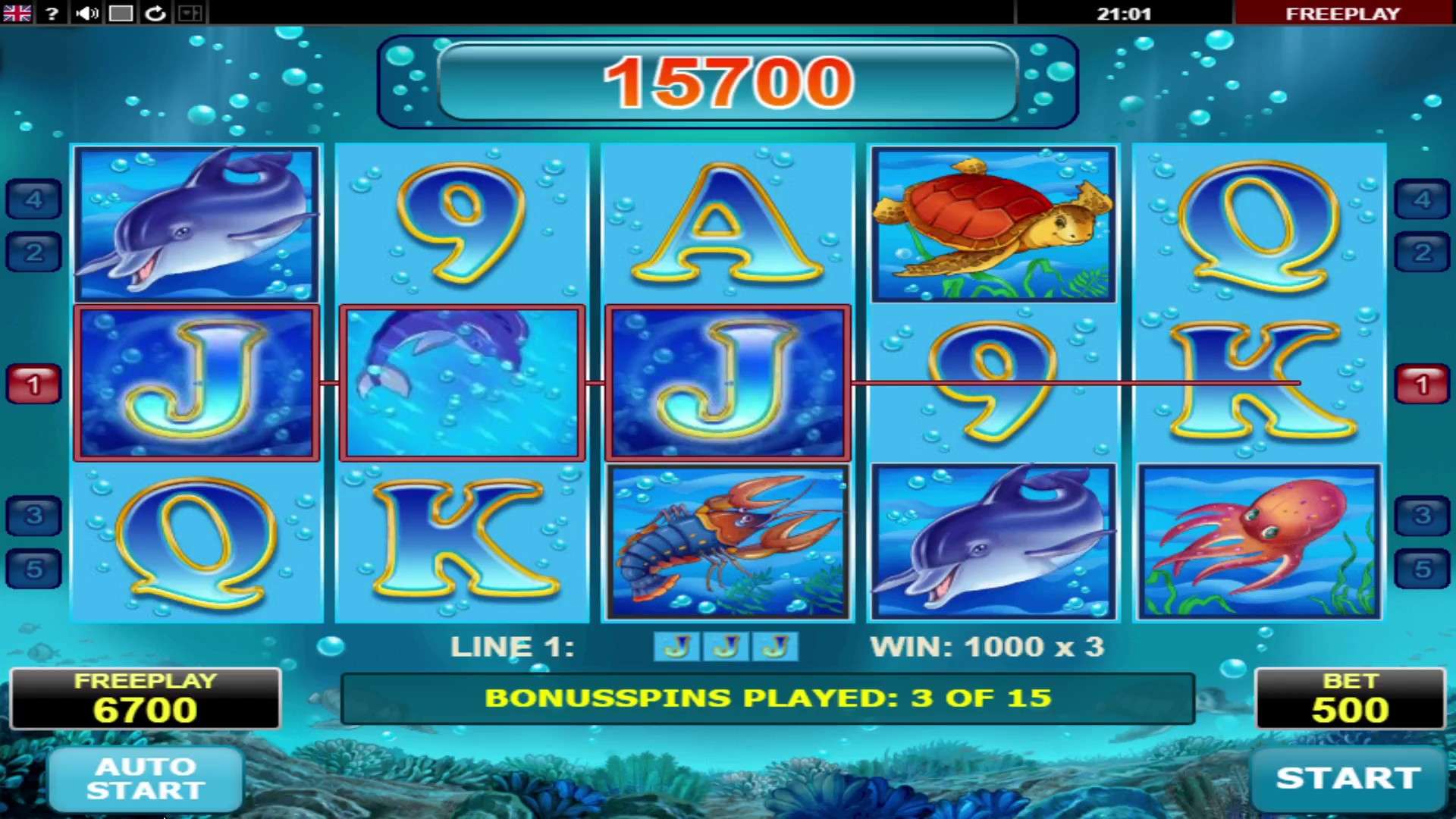Click the BONUSSPINS PLAYED progress banner
Viewport: 1456px width, 819px height.
[x=770, y=698]
